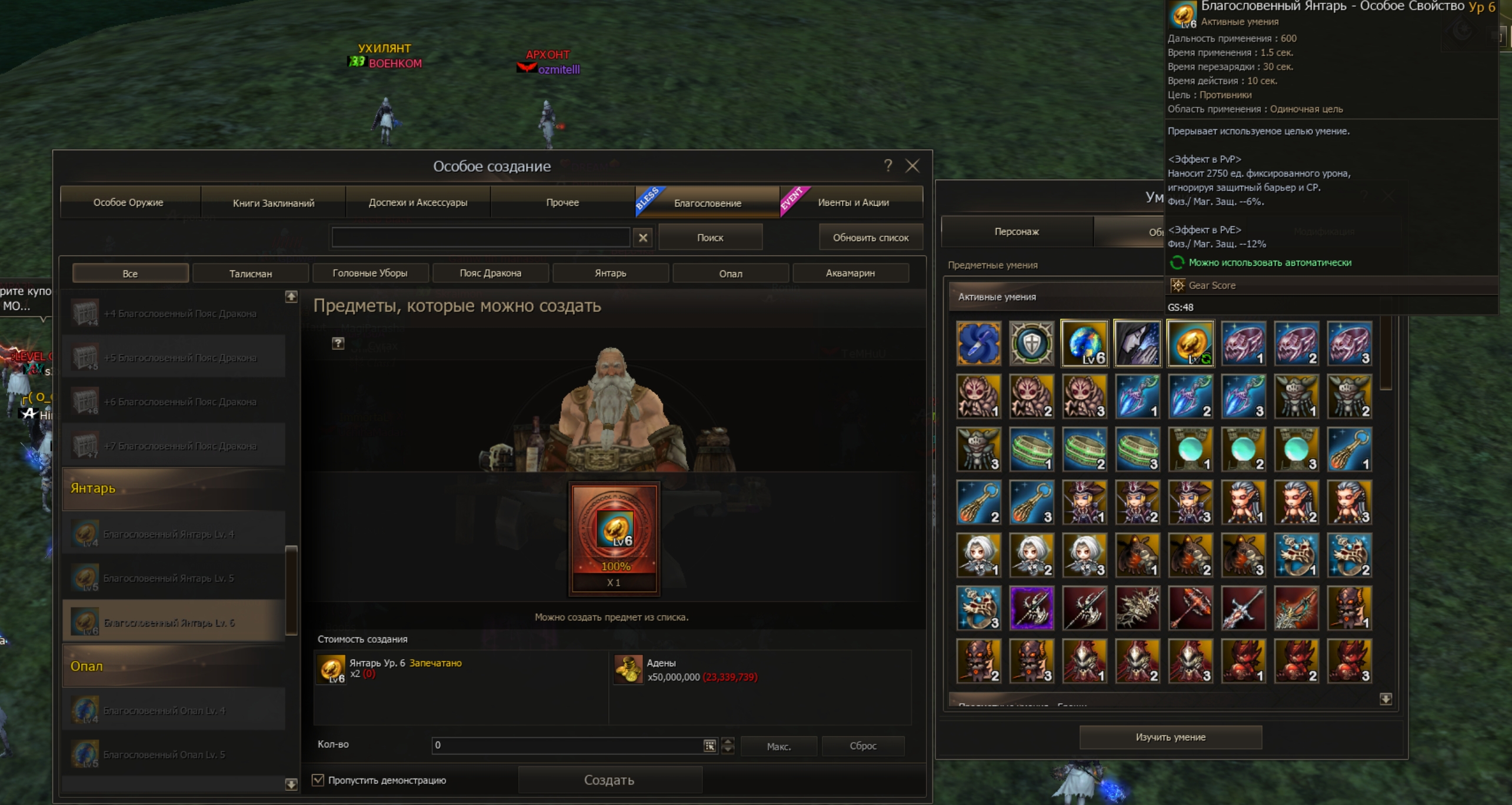Screen dimensions: 1512x805
Task: Open the Персонаж tab in skills window
Action: [1017, 232]
